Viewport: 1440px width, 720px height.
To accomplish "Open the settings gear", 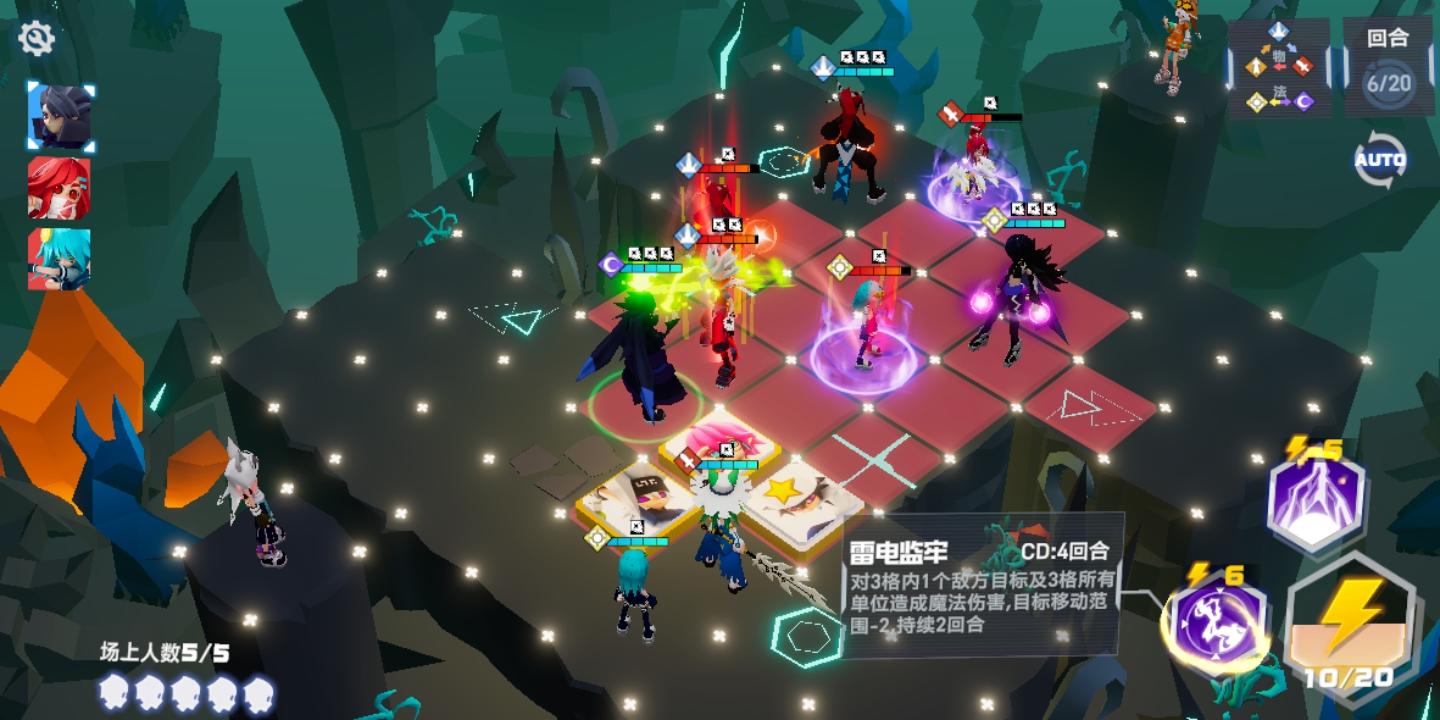I will coord(37,38).
